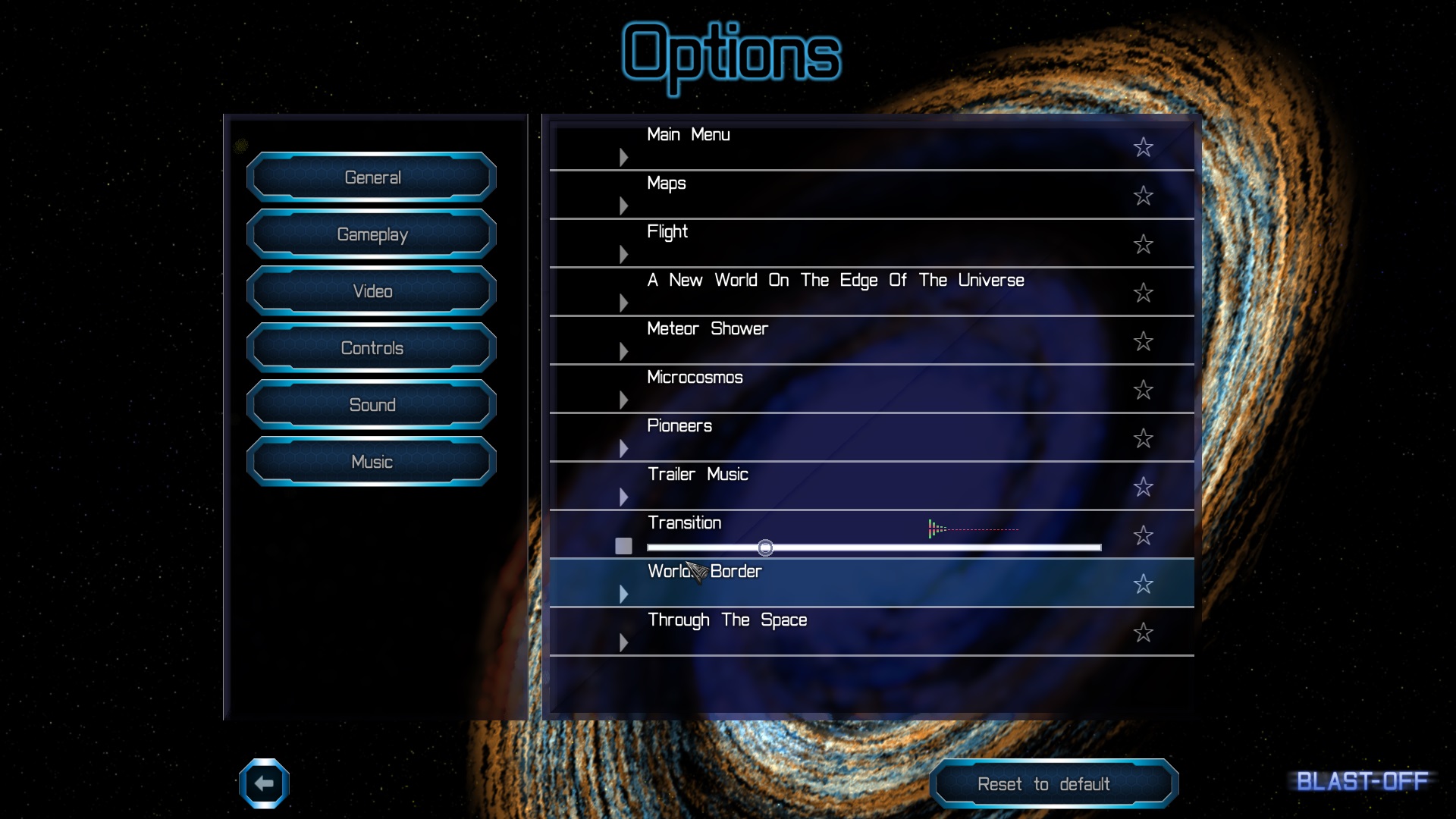The image size is (1456, 819).
Task: Play the Maps music track
Action: point(623,206)
